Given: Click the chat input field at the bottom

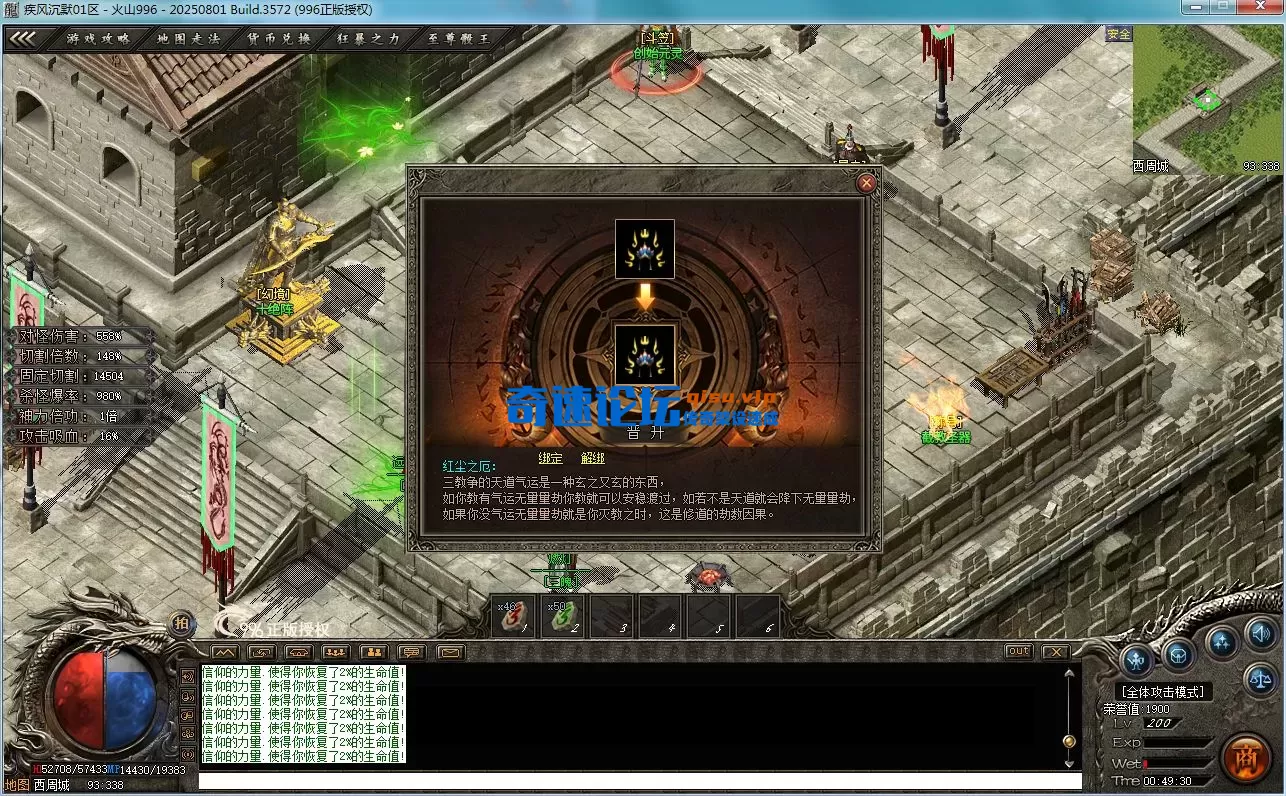Looking at the screenshot, I should tap(640, 781).
